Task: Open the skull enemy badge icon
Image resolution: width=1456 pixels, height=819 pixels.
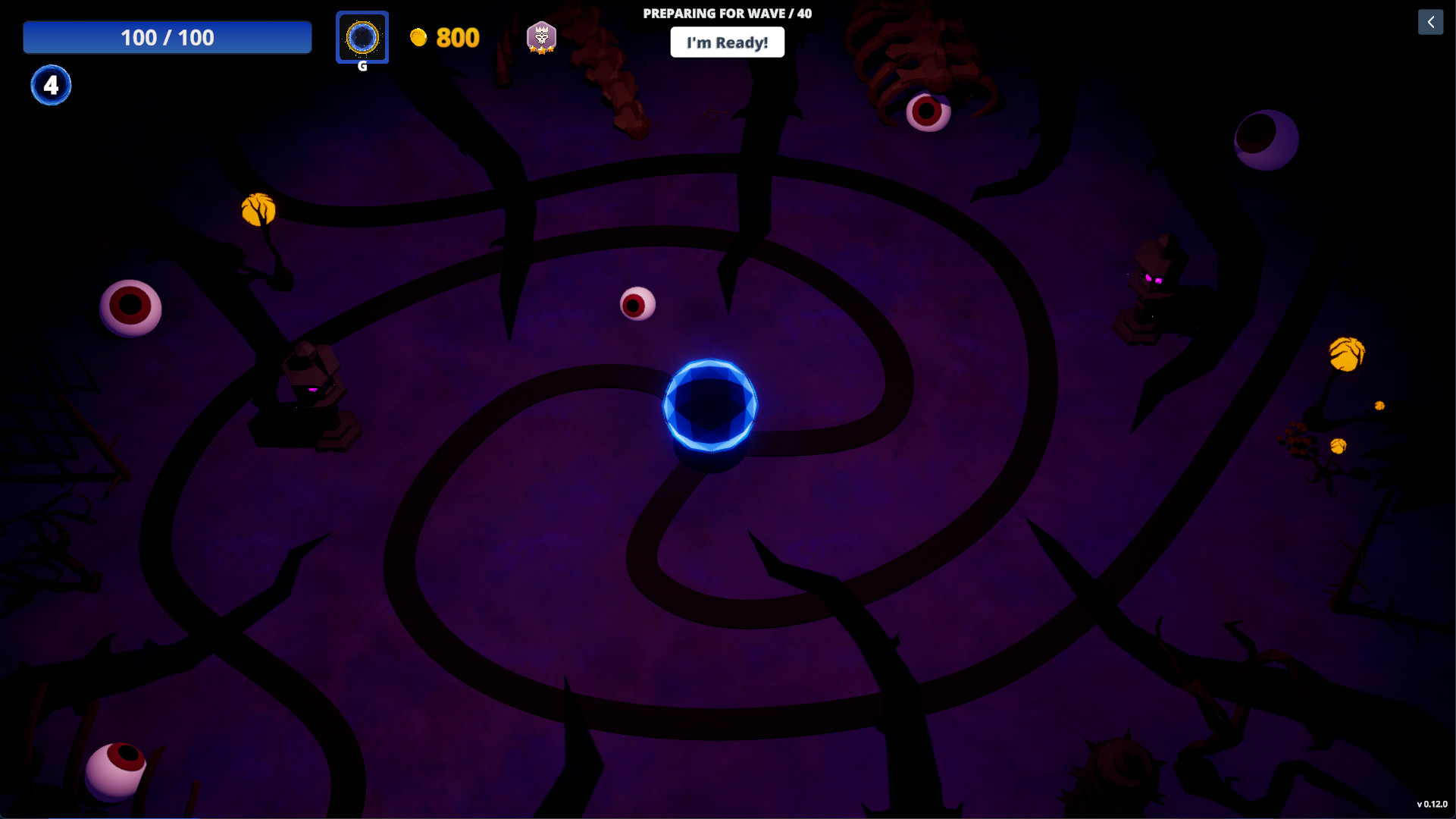Action: [541, 37]
